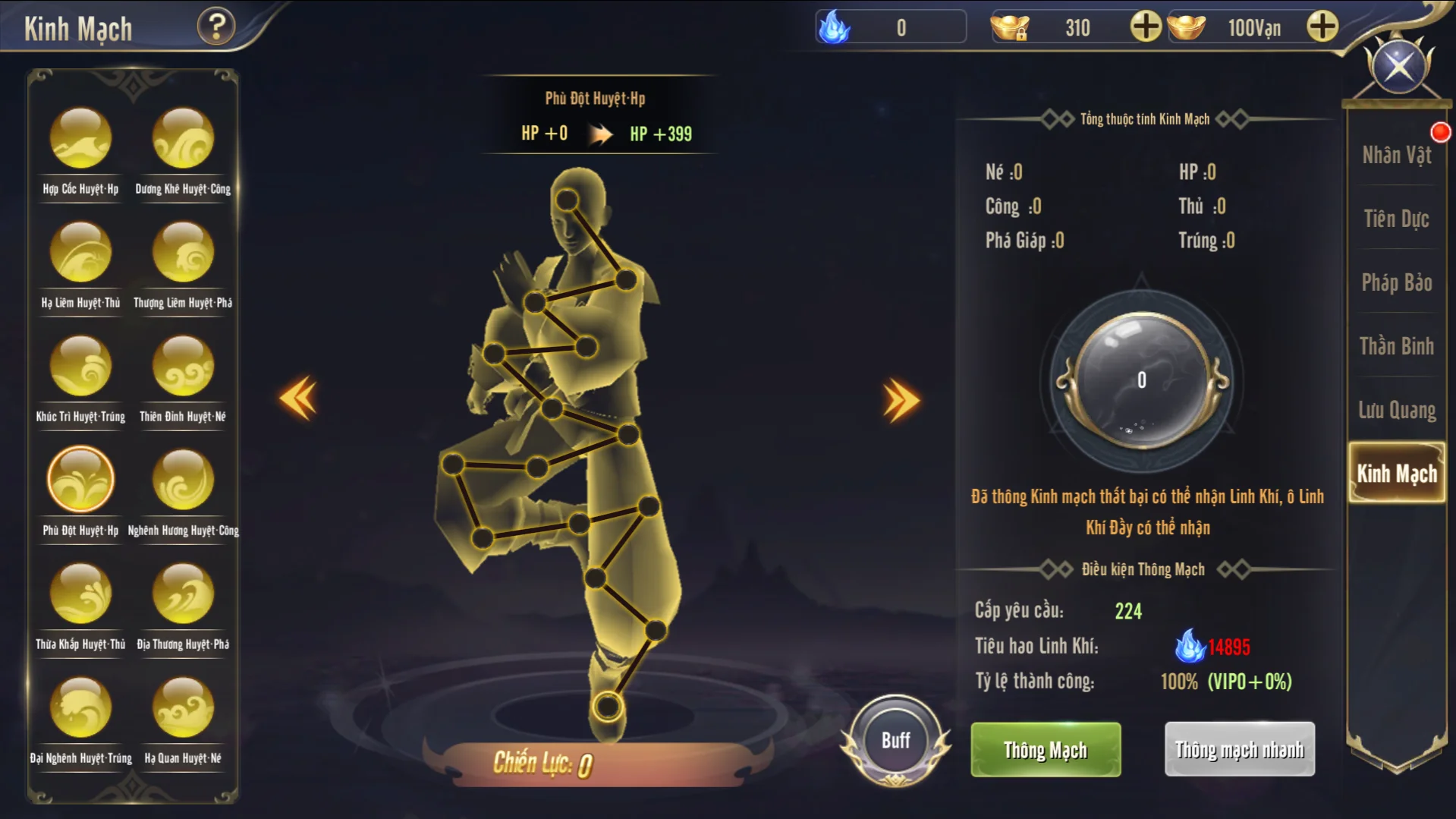The width and height of the screenshot is (1456, 819).
Task: Switch to the Nhân Vật tab
Action: tap(1396, 156)
